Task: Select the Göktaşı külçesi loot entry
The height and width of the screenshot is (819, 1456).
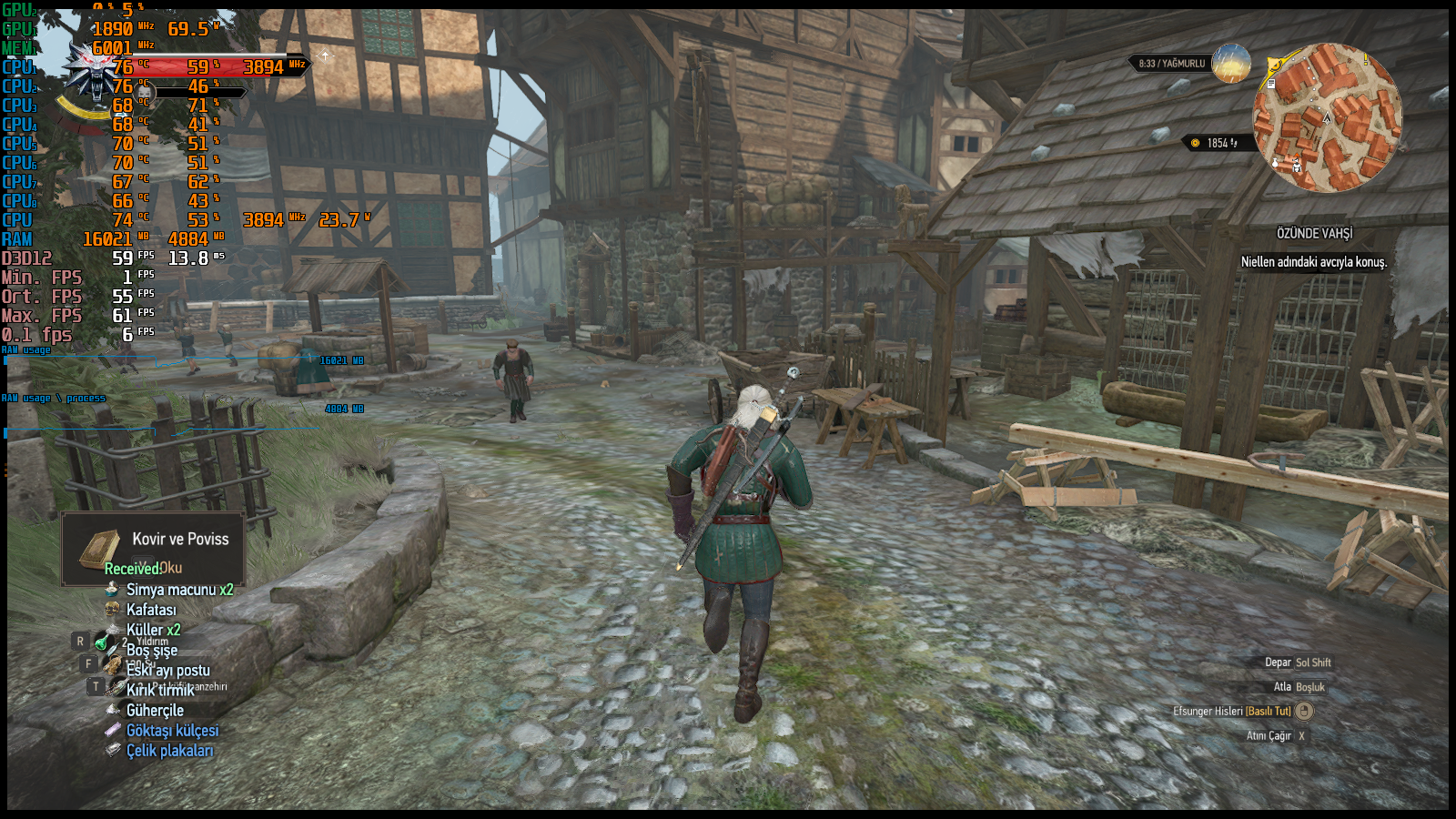Action: point(171,731)
